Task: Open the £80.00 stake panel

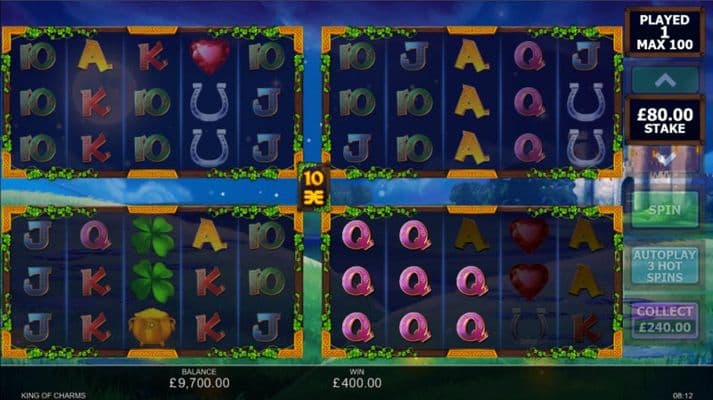Action: [x=664, y=120]
